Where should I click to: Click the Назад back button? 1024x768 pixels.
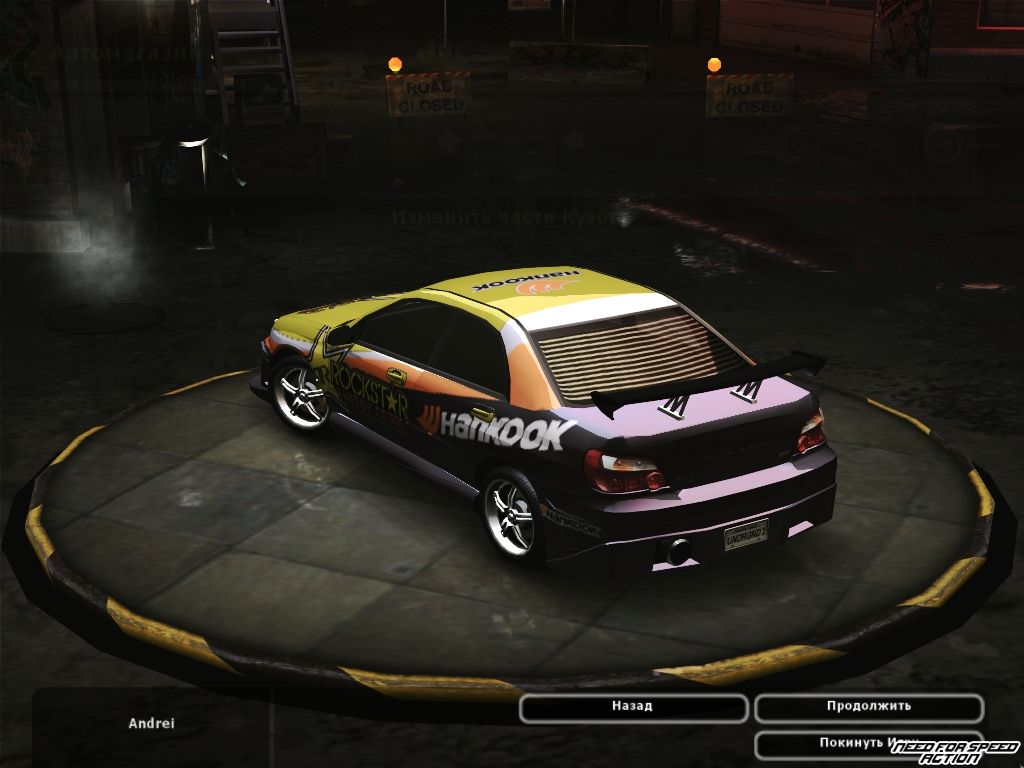point(633,707)
